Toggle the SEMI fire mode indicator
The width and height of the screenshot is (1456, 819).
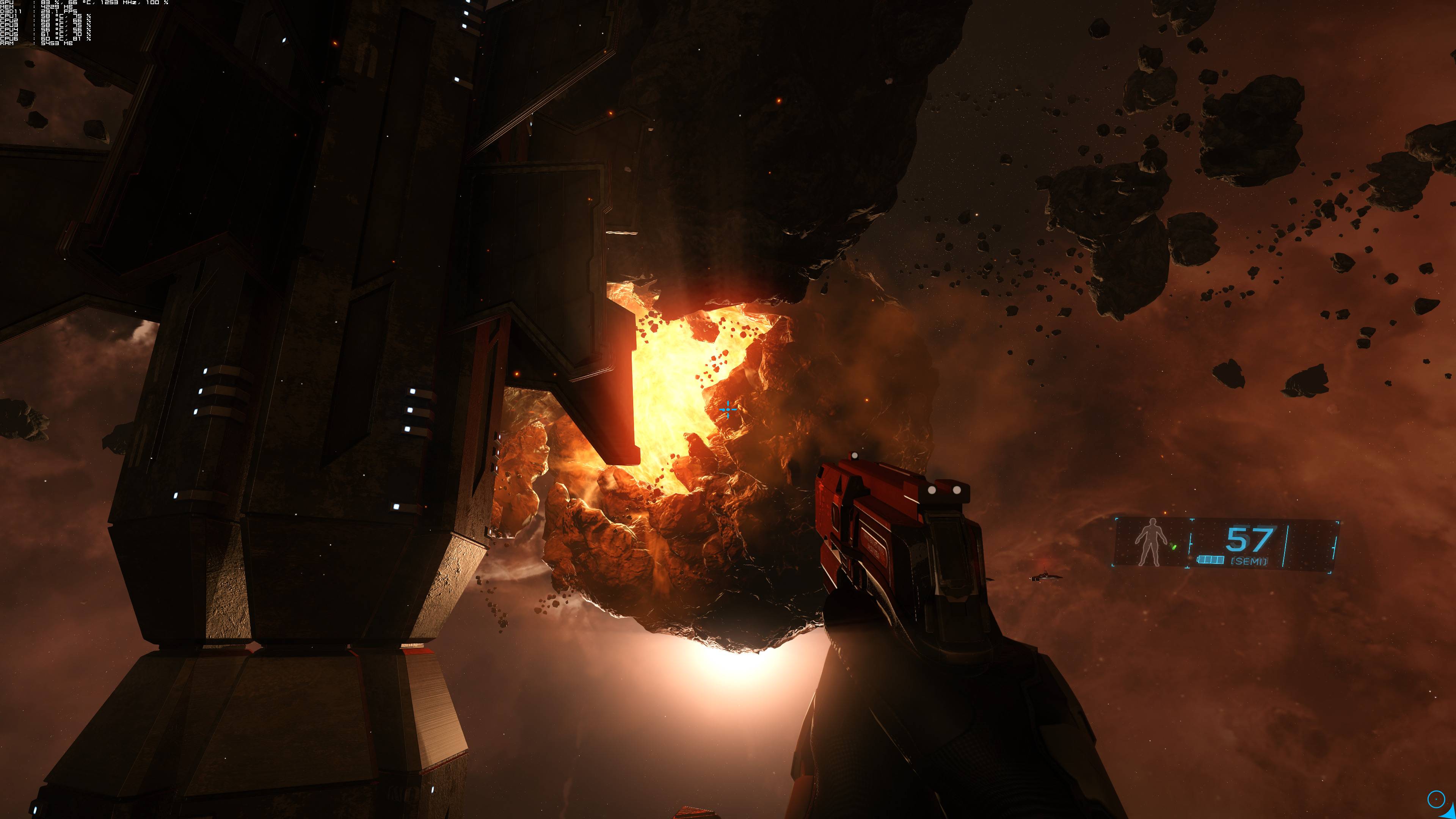(1249, 561)
